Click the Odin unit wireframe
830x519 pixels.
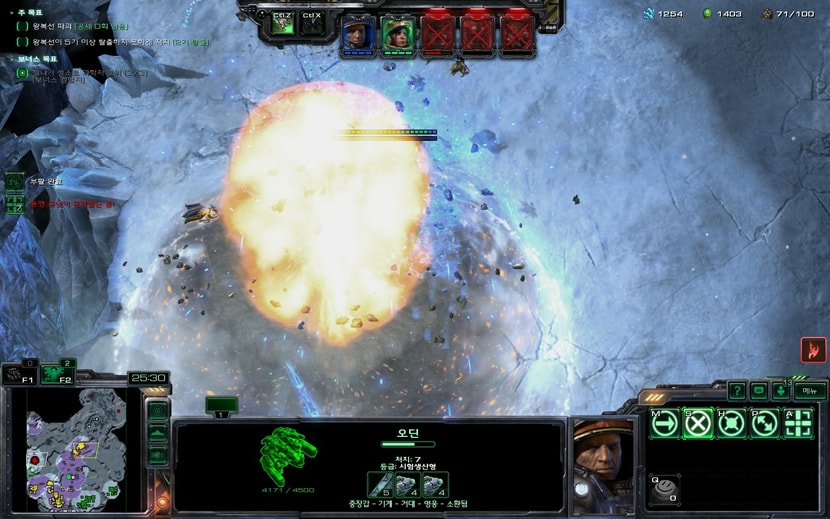[x=288, y=453]
